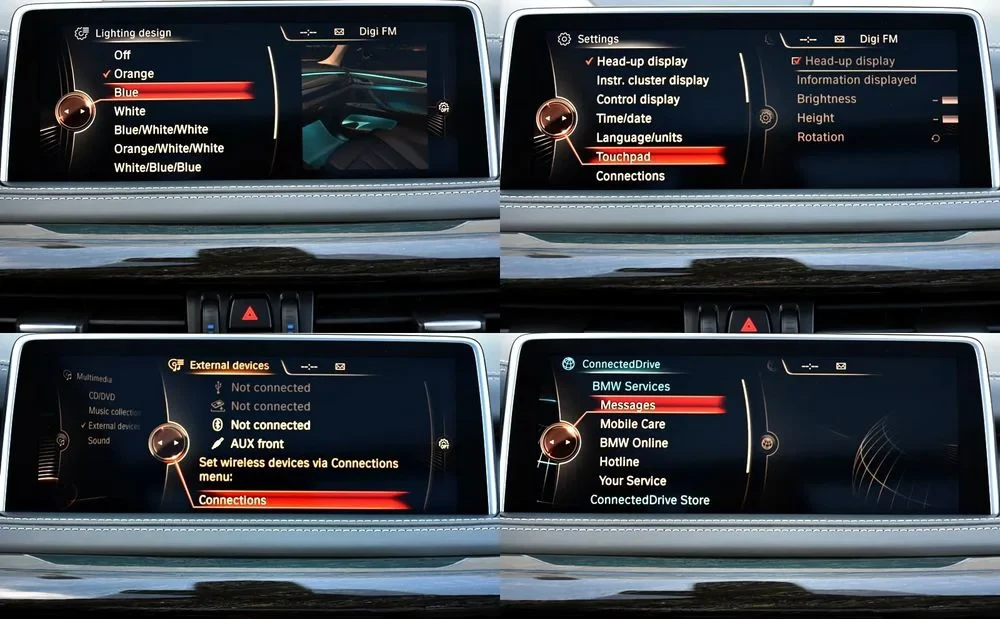
Task: Open the Control display settings
Action: tap(637, 99)
